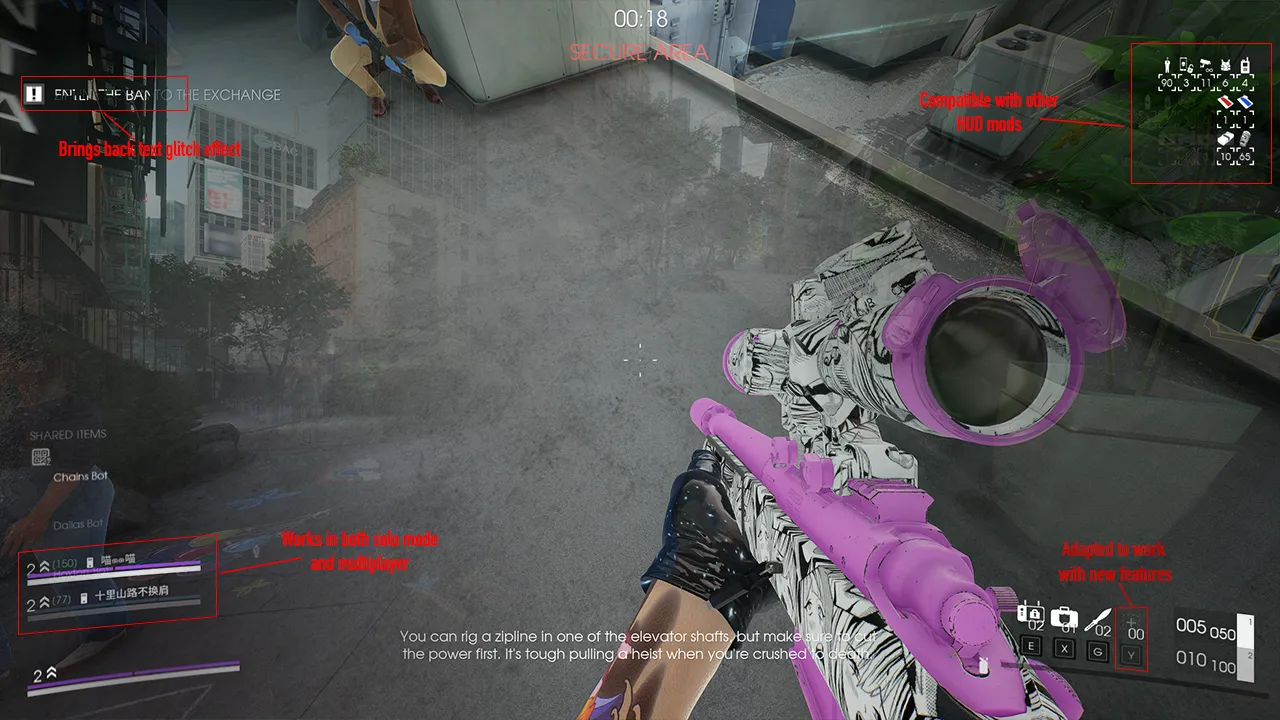Click the armored vest counter icon
1280x720 pixels.
(x=1226, y=67)
